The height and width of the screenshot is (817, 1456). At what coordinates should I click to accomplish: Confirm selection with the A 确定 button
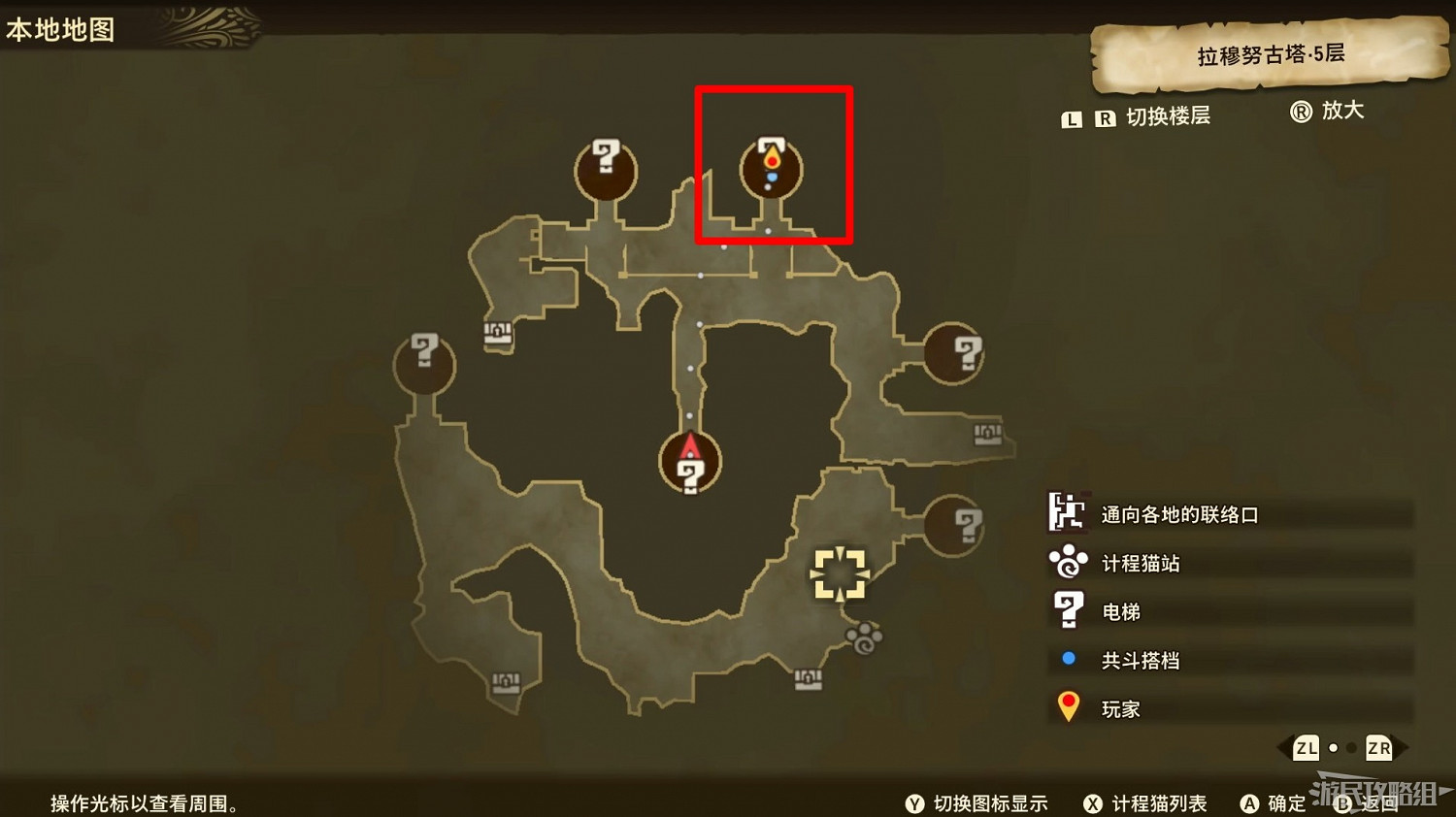[x=1250, y=803]
